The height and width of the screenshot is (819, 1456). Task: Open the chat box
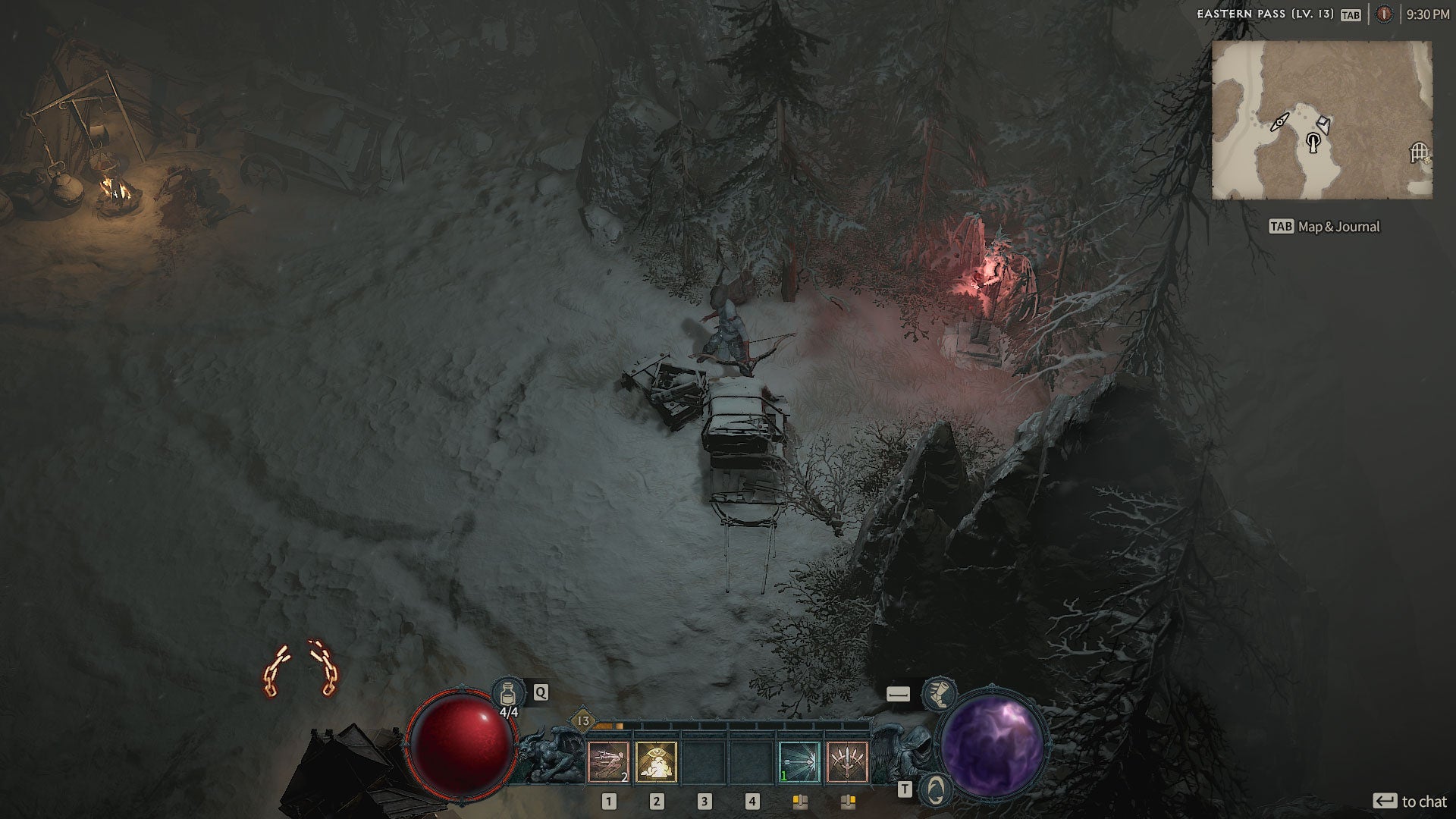[1409, 802]
